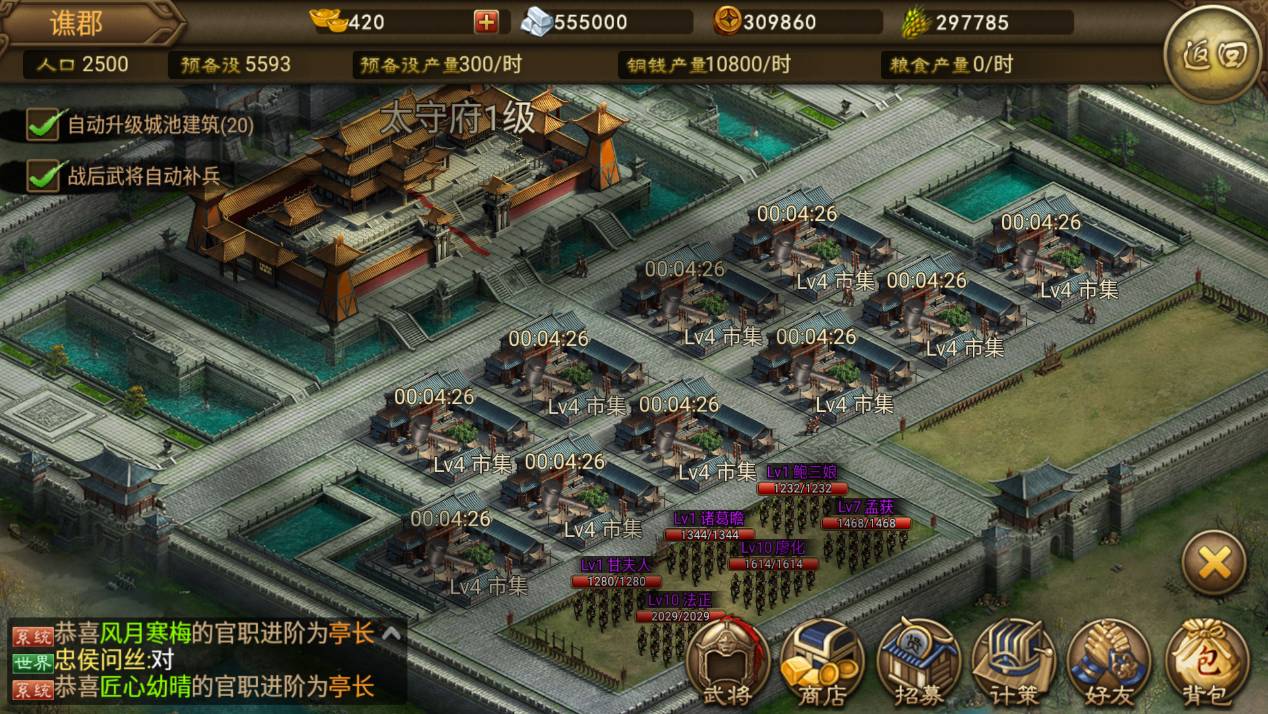Toggle 自动升级城池建筑 auto-upgrade checkbox
The width and height of the screenshot is (1268, 714).
(42, 125)
